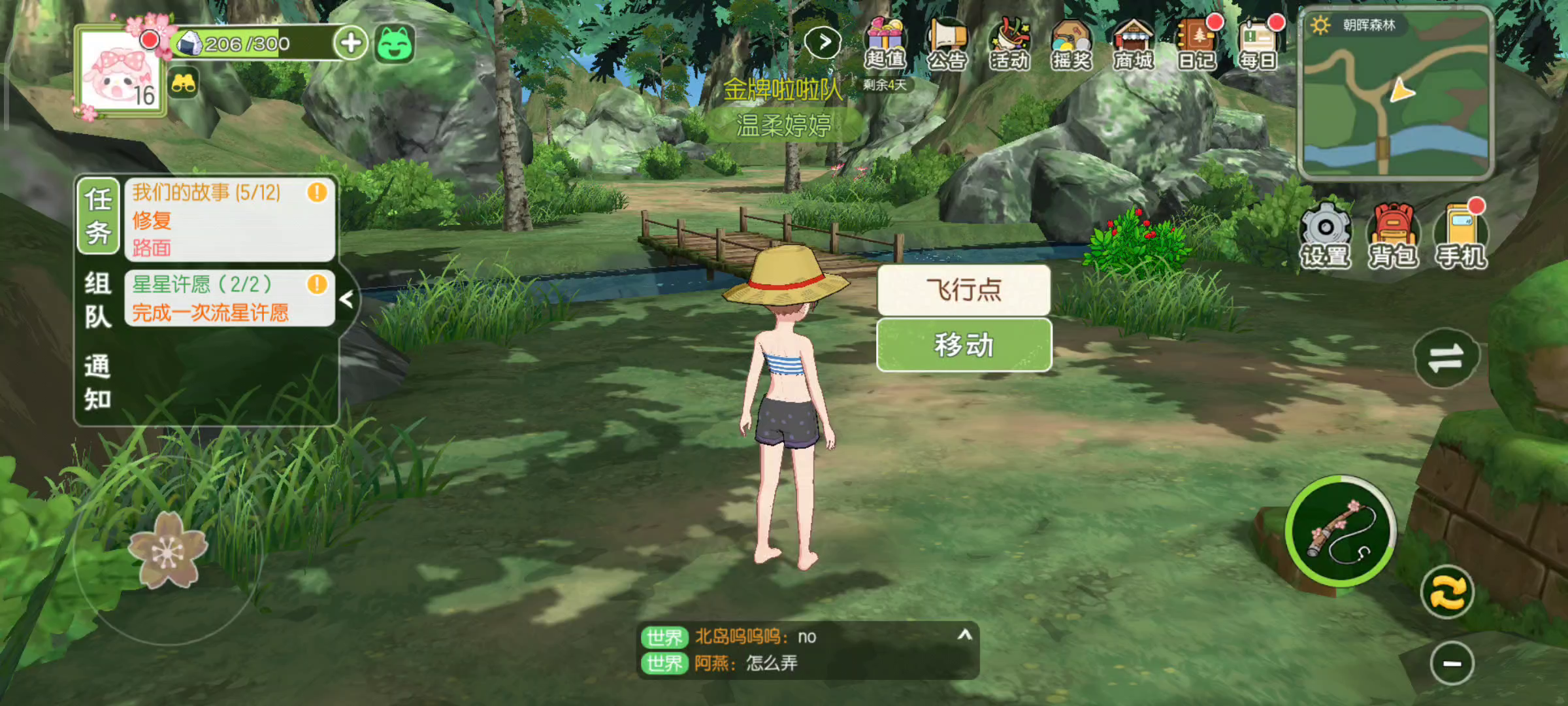Viewport: 1568px width, 706px height.
Task: Open the binoculars view icon
Action: point(184,84)
